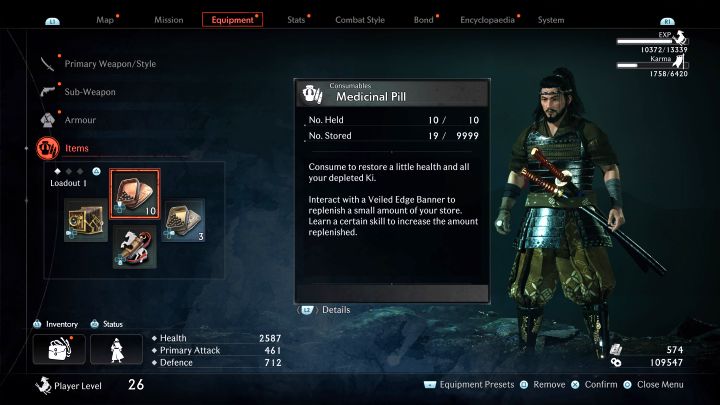Screen dimensions: 720x405
Task: Click Close Menu at the bottom
Action: click(658, 385)
